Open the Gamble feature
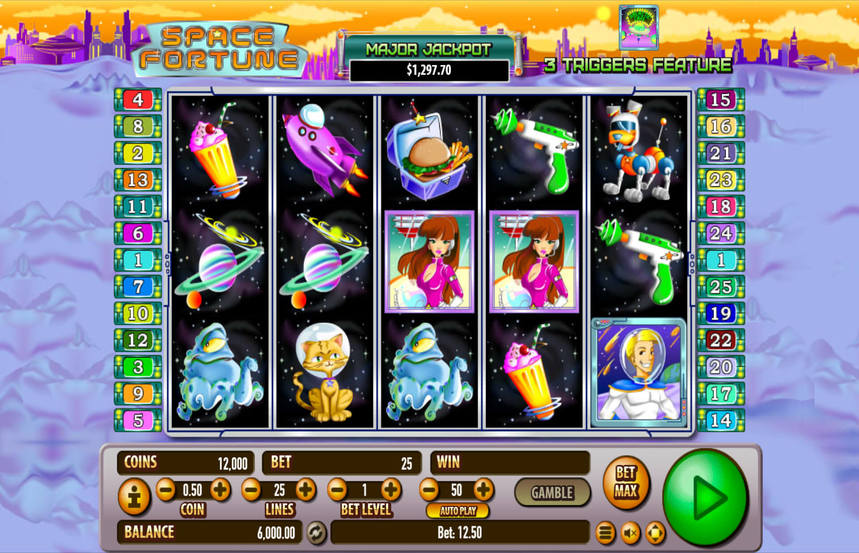859x553 pixels. [552, 492]
